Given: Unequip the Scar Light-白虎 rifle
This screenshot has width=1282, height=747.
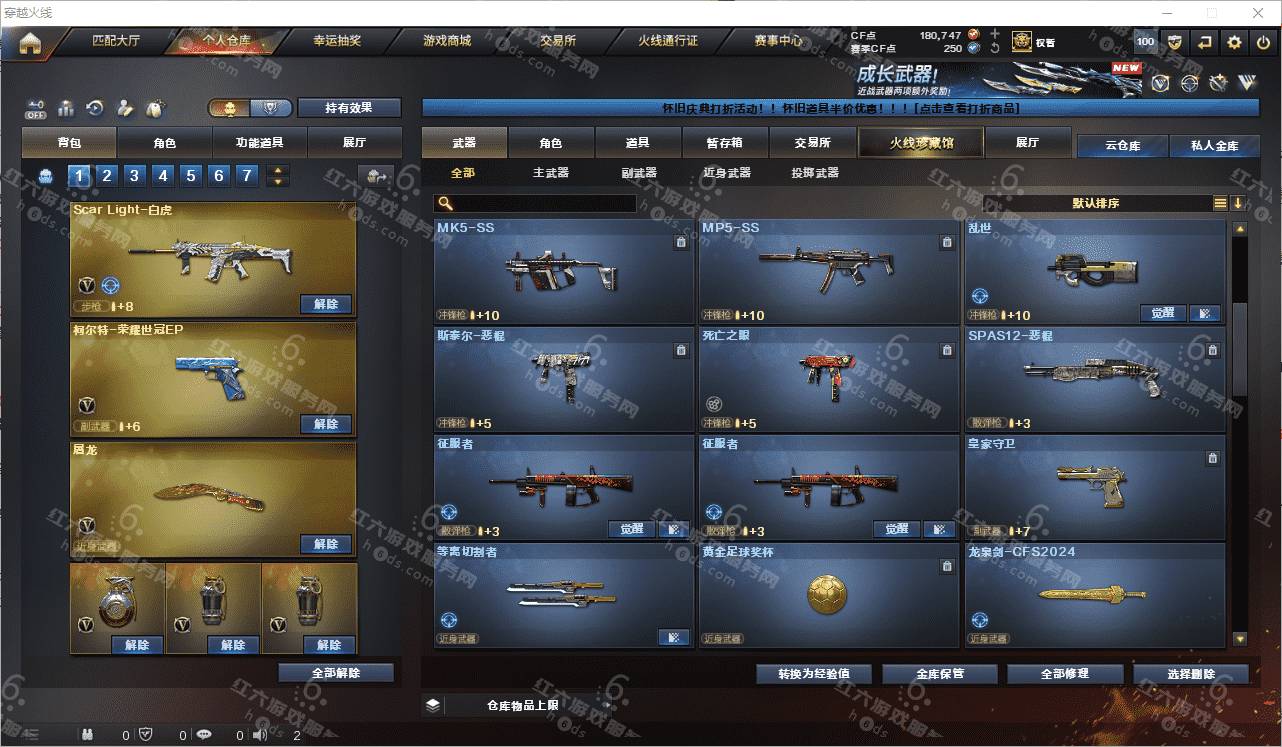Looking at the screenshot, I should coord(326,304).
